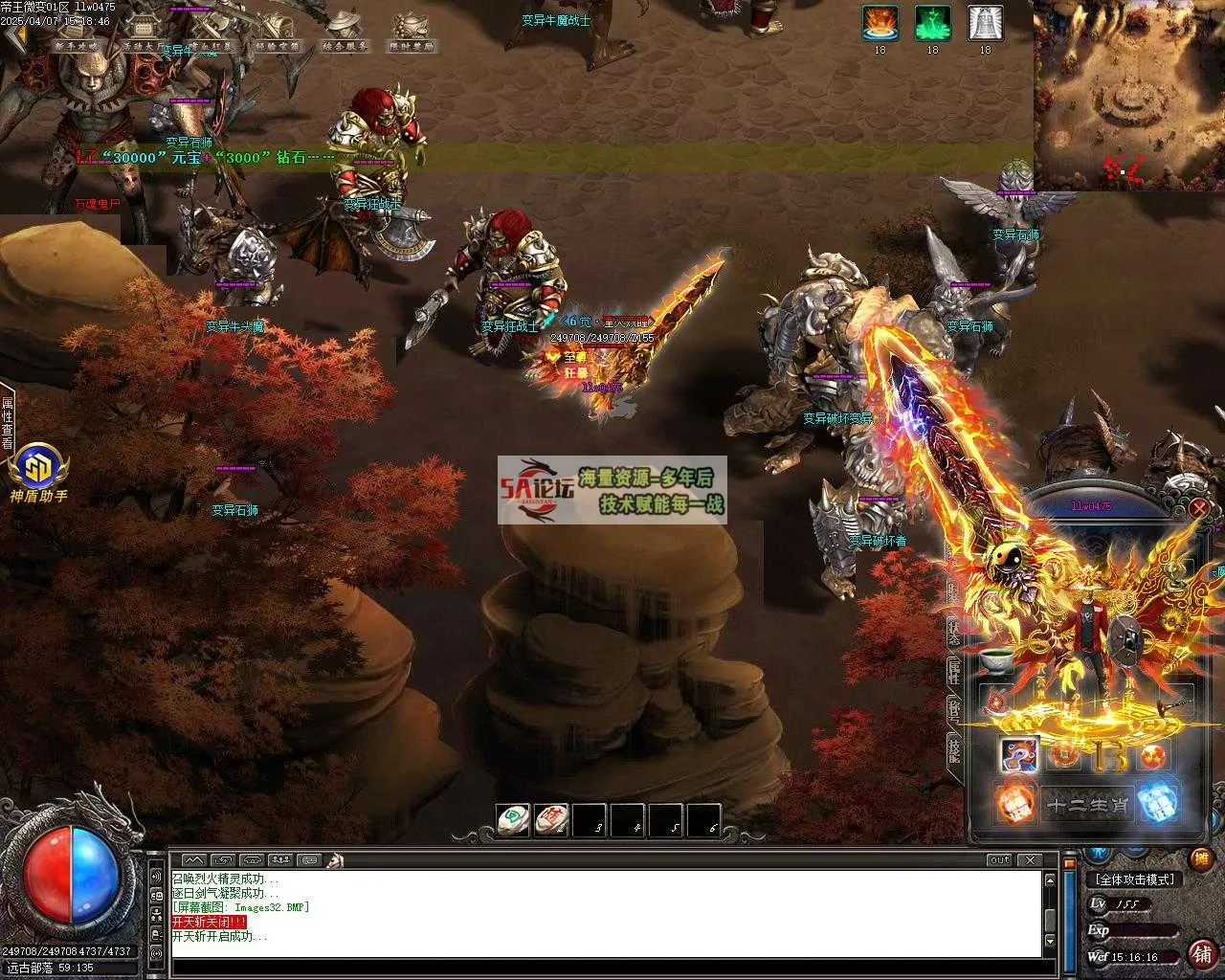Click the white bell buff icon
This screenshot has height=980, width=1225.
click(985, 23)
